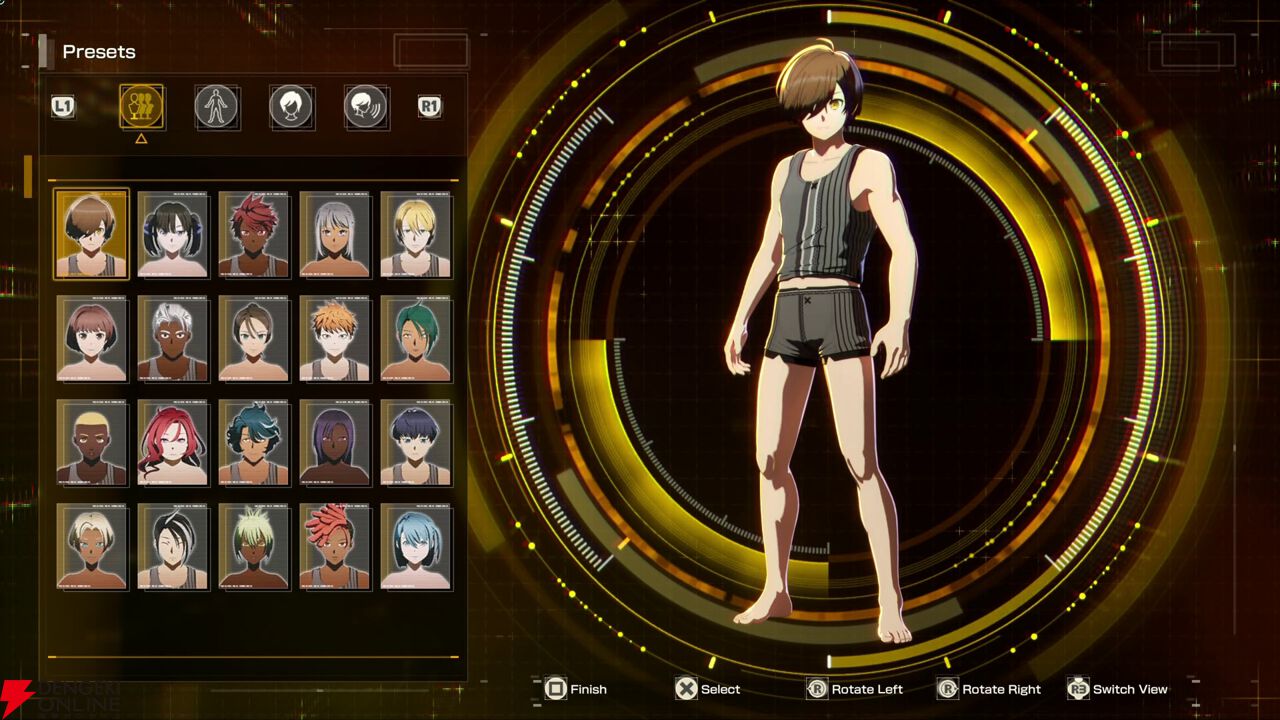Choose the brown hair over-eye preset
The image size is (1280, 720).
(92, 234)
